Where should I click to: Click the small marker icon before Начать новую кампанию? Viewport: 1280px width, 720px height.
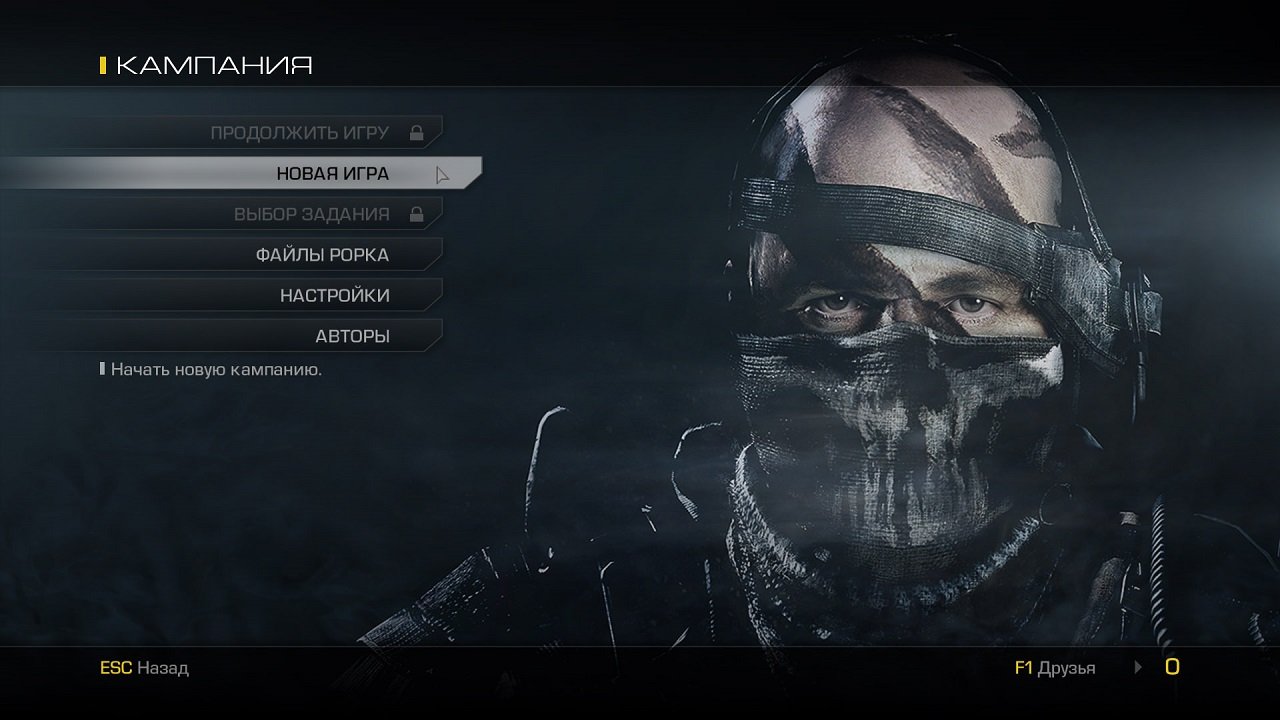101,368
